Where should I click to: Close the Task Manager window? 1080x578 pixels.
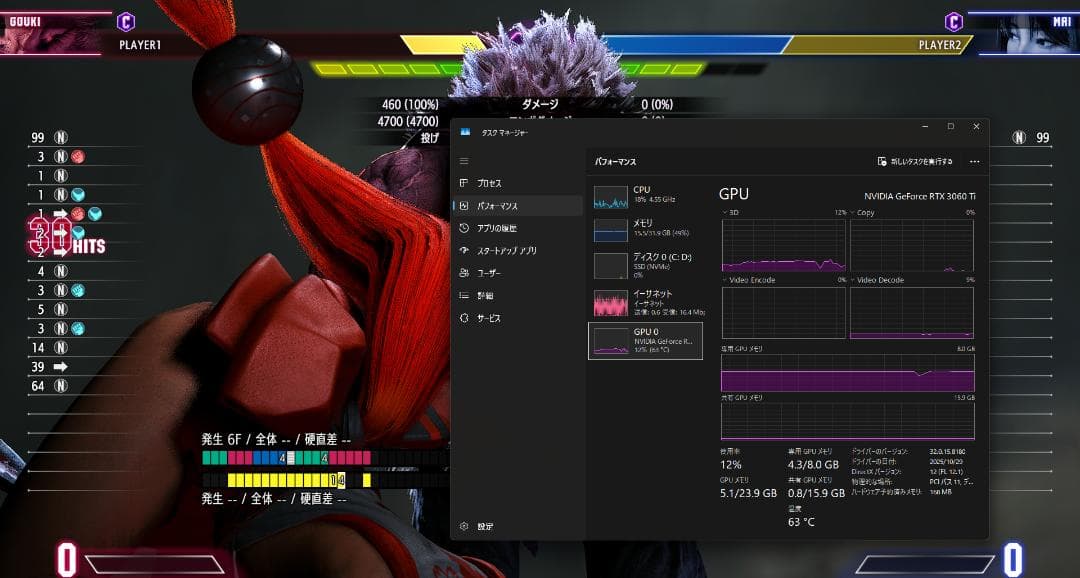974,127
